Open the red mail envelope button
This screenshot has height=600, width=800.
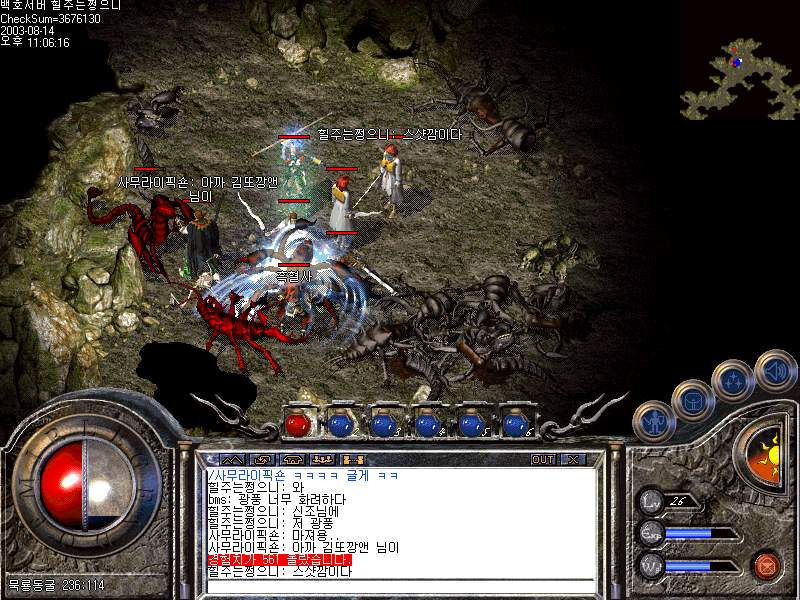click(767, 566)
